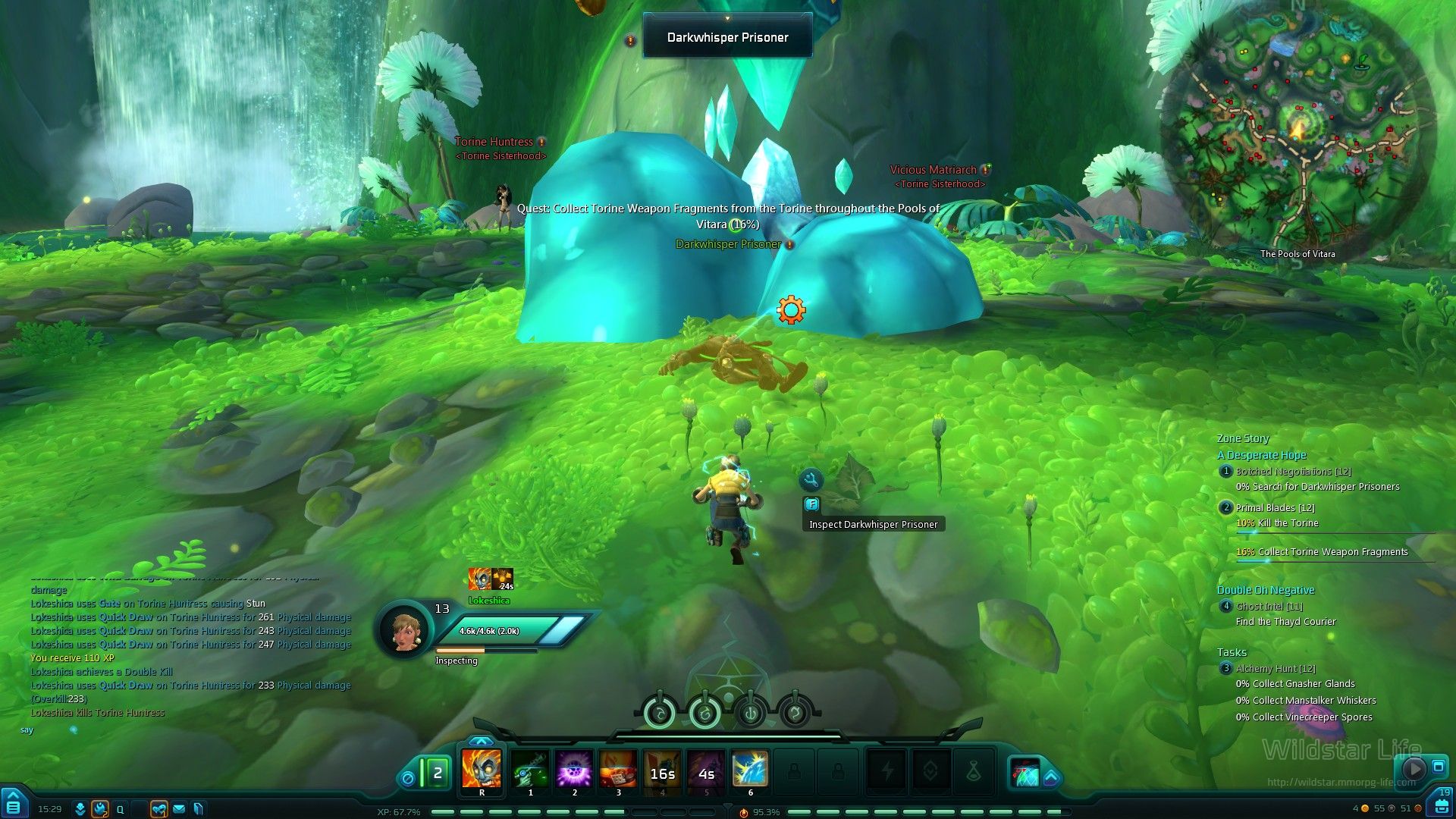Expand the arrow above the R ability
This screenshot has height=819, width=1456.
coord(481,741)
